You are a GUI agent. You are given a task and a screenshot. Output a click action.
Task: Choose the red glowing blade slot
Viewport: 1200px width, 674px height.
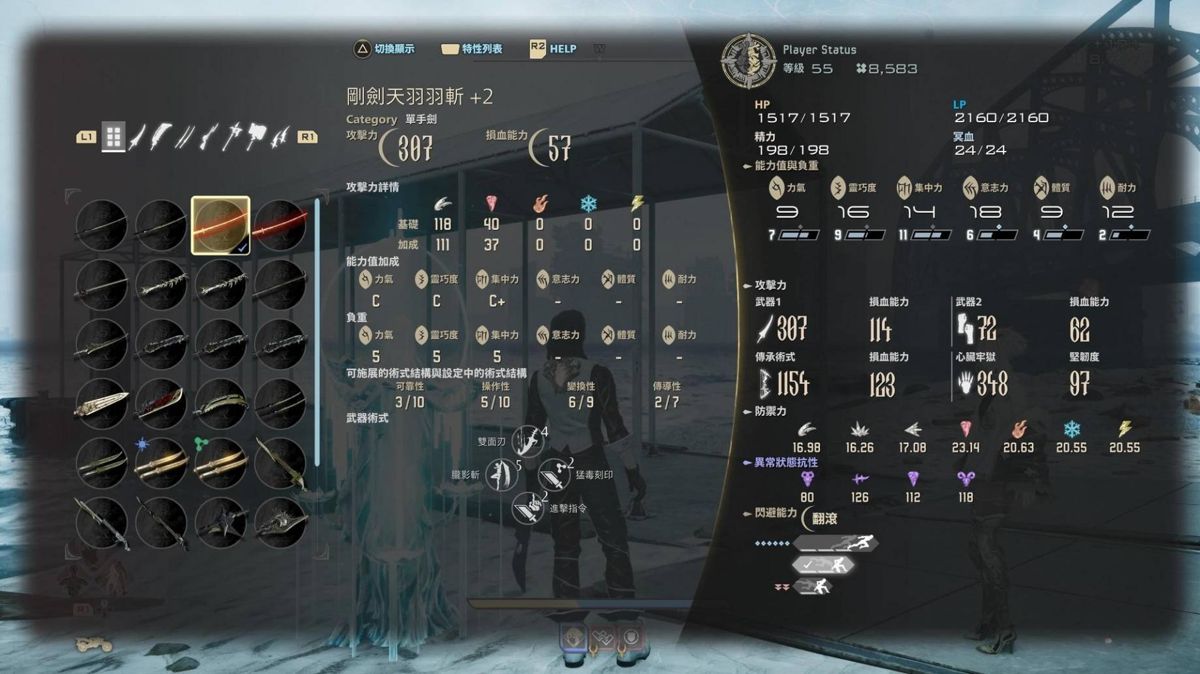coord(280,224)
